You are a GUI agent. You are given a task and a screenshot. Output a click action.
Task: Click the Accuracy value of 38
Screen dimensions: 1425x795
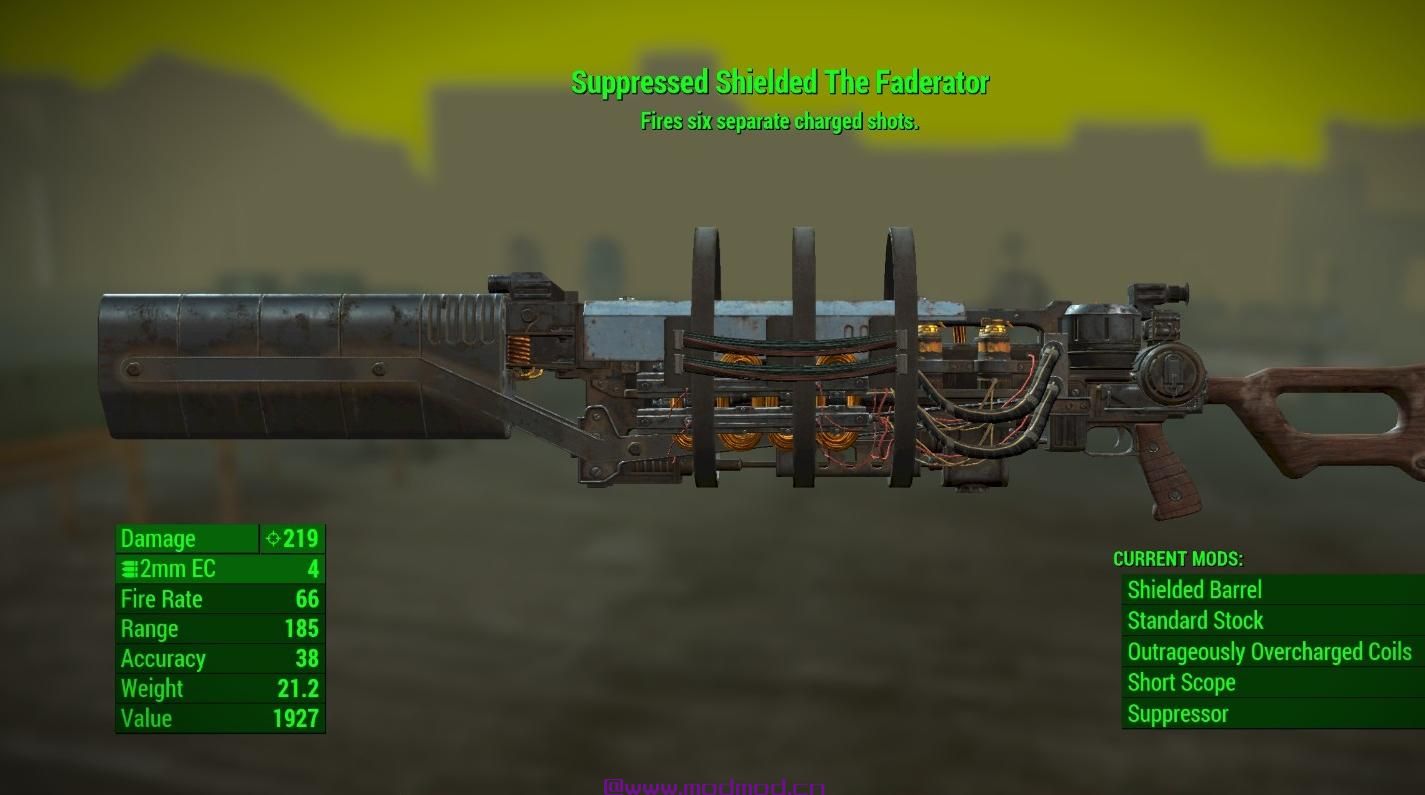[309, 659]
